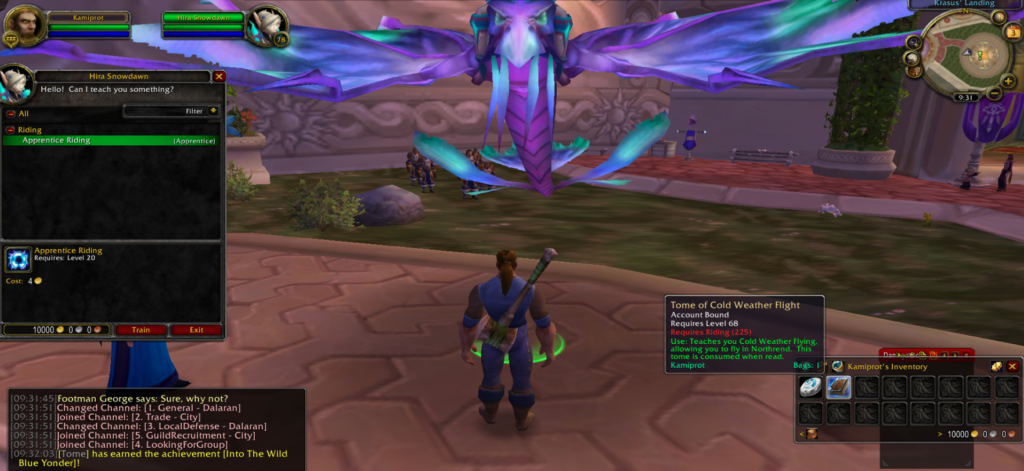
Task: Select the white hearthstone item slot
Action: pos(811,387)
